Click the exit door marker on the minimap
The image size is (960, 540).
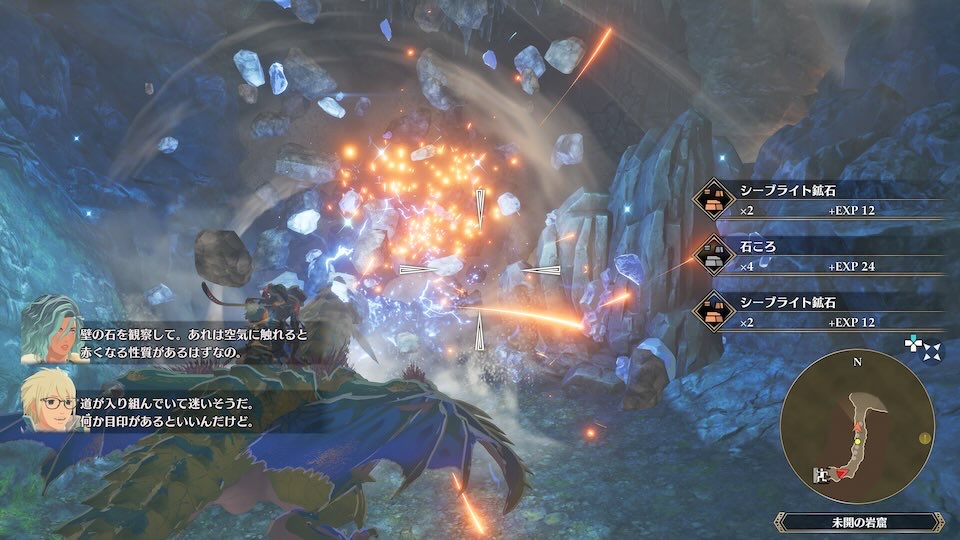(822, 476)
